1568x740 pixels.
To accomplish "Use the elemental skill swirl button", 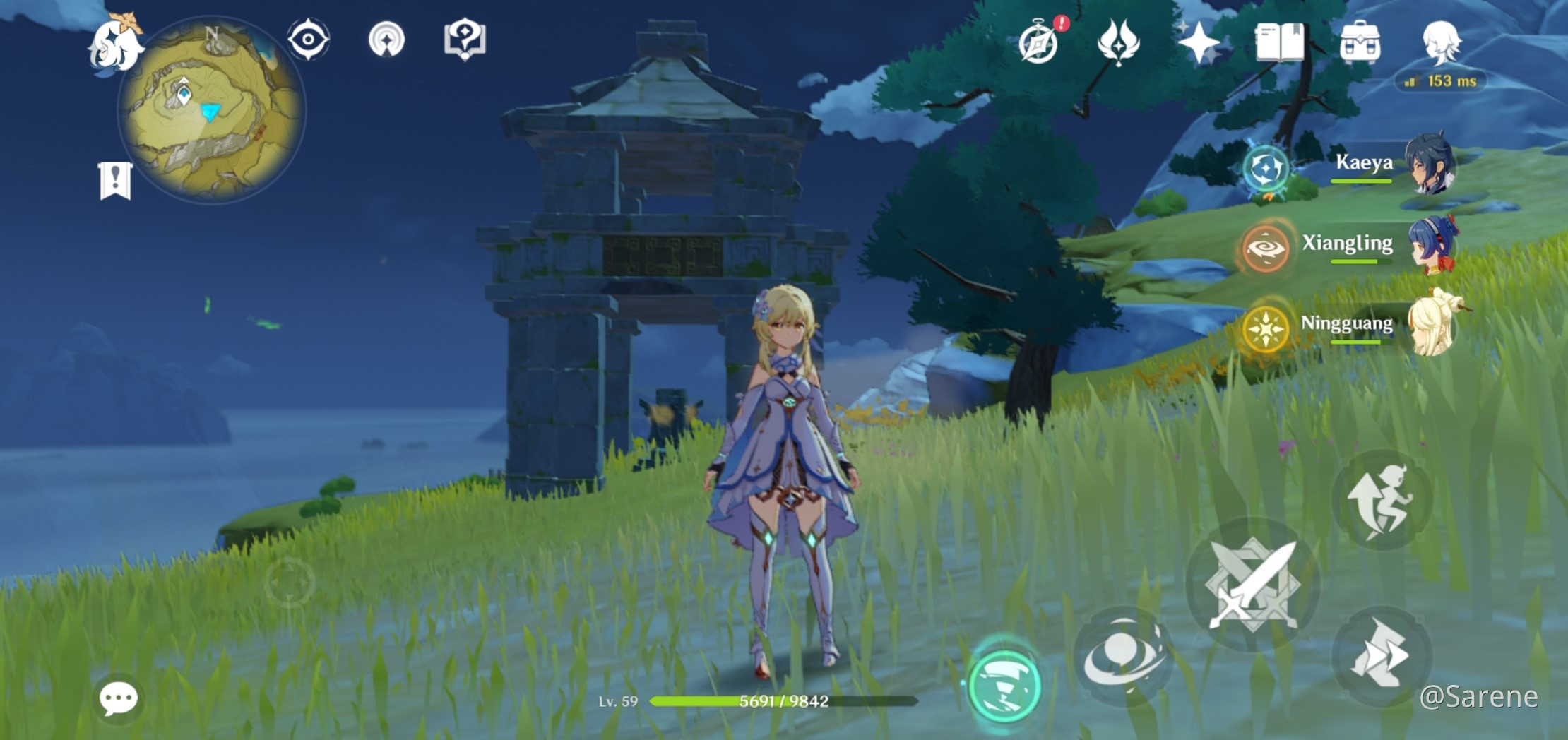I will [x=1123, y=657].
